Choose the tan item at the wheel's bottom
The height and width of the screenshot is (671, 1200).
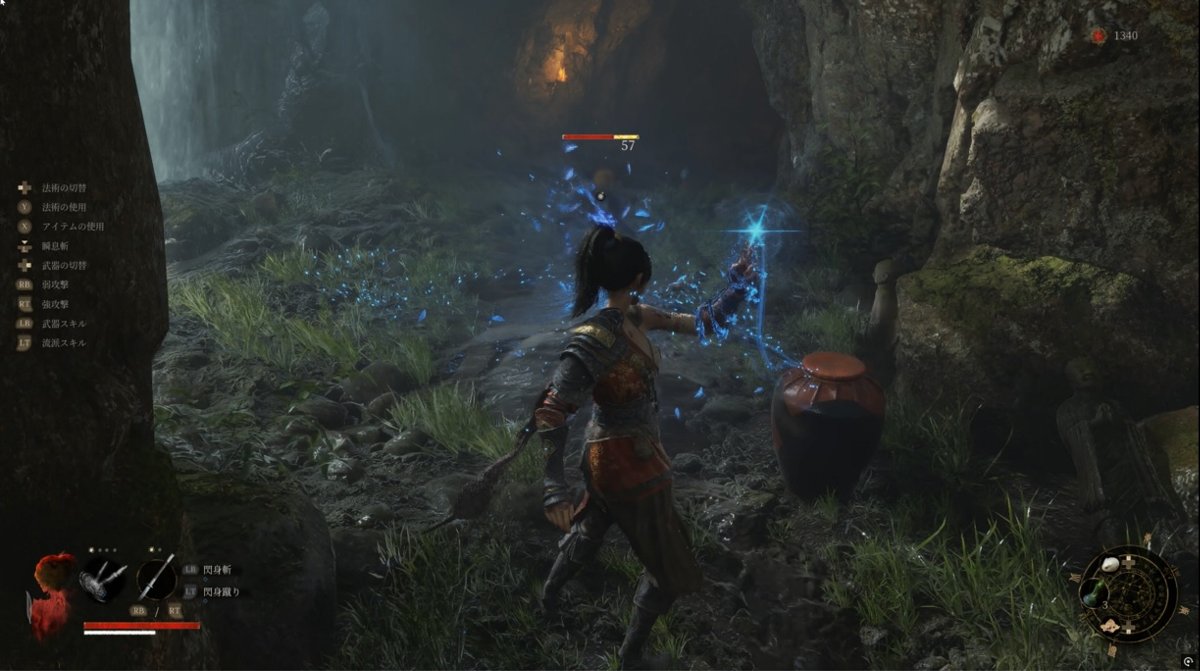click(1110, 625)
